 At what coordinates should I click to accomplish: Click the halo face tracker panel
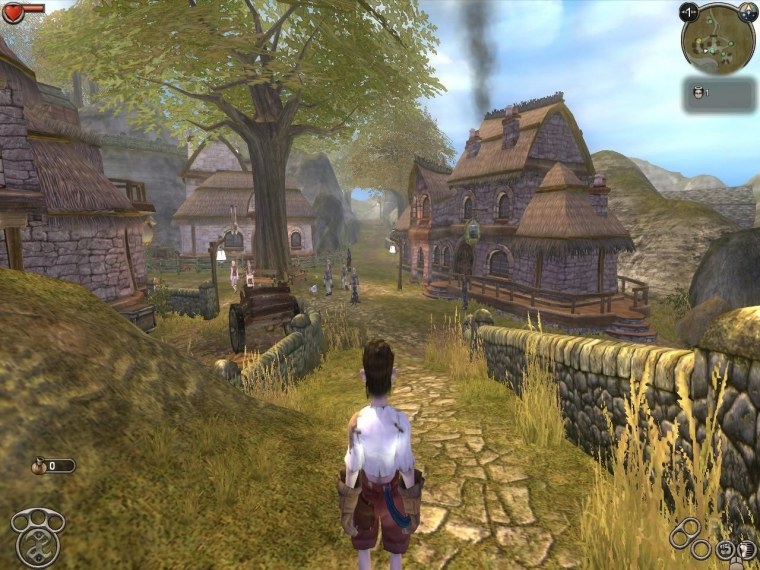pyautogui.click(x=719, y=94)
